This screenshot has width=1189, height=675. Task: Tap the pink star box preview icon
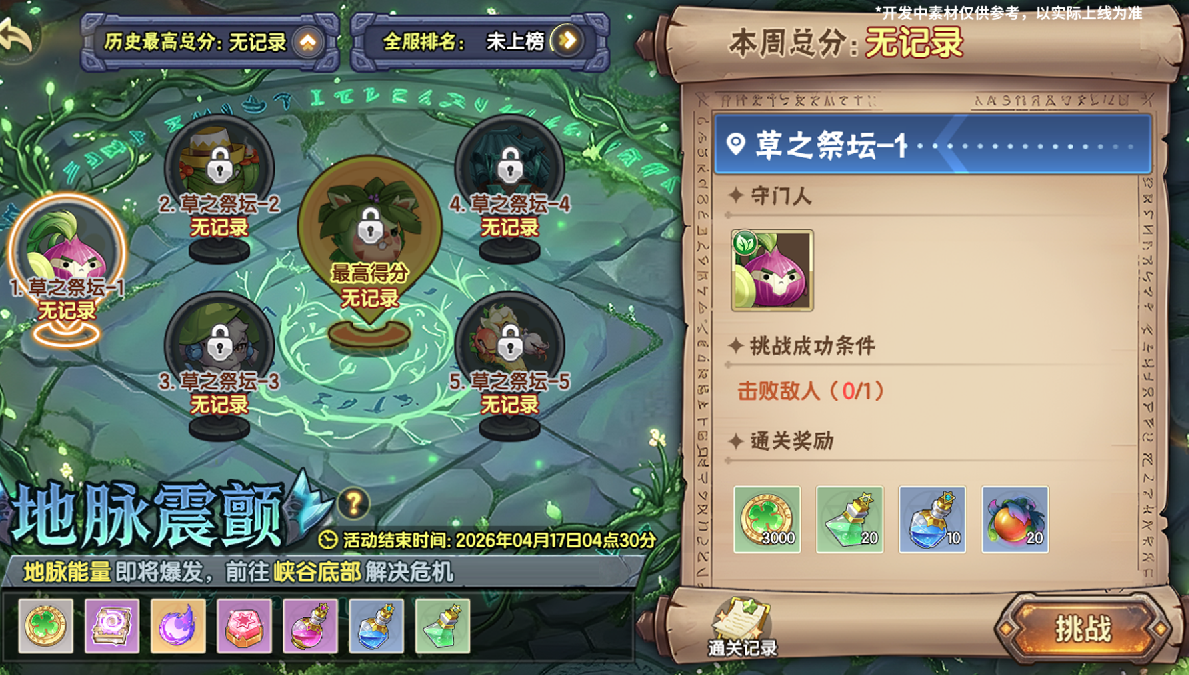pyautogui.click(x=244, y=626)
